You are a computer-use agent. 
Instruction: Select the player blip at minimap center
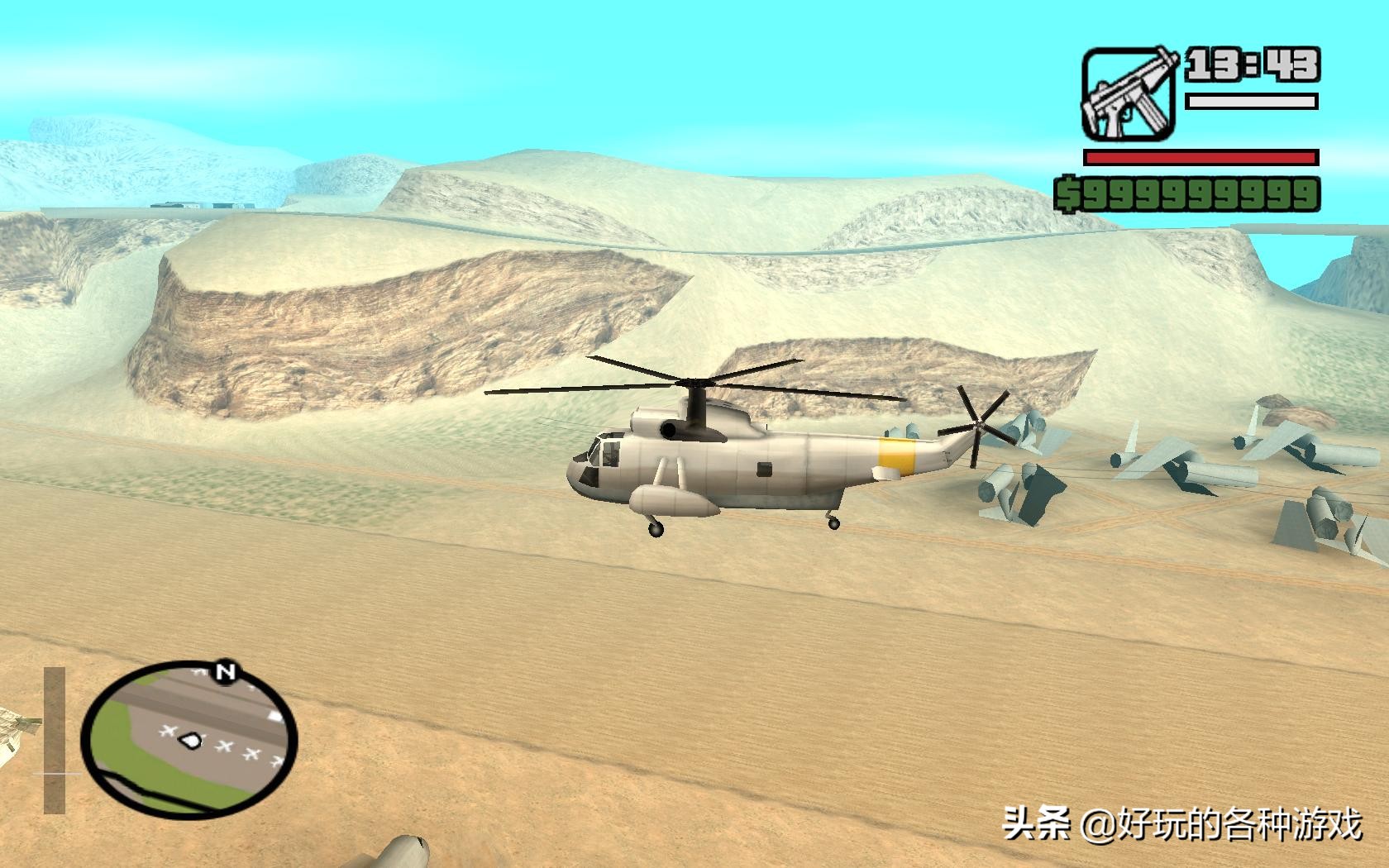pos(190,740)
